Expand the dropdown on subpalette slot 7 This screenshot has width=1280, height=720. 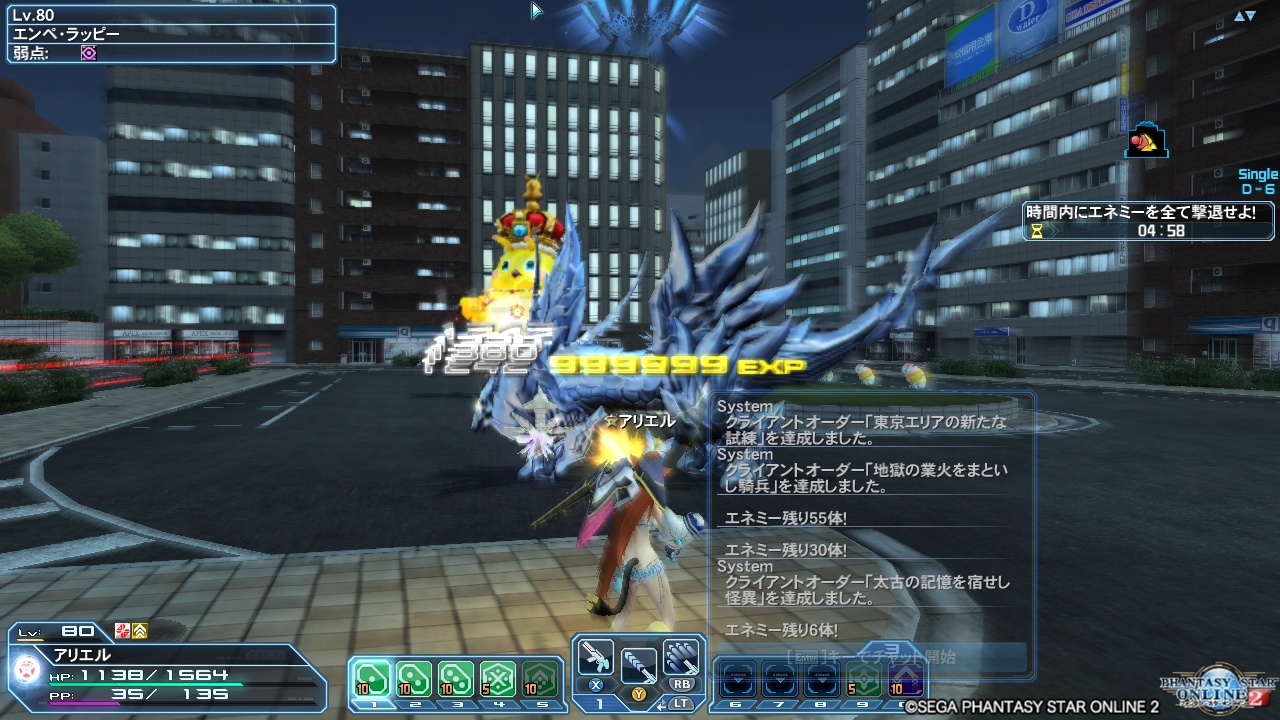781,678
